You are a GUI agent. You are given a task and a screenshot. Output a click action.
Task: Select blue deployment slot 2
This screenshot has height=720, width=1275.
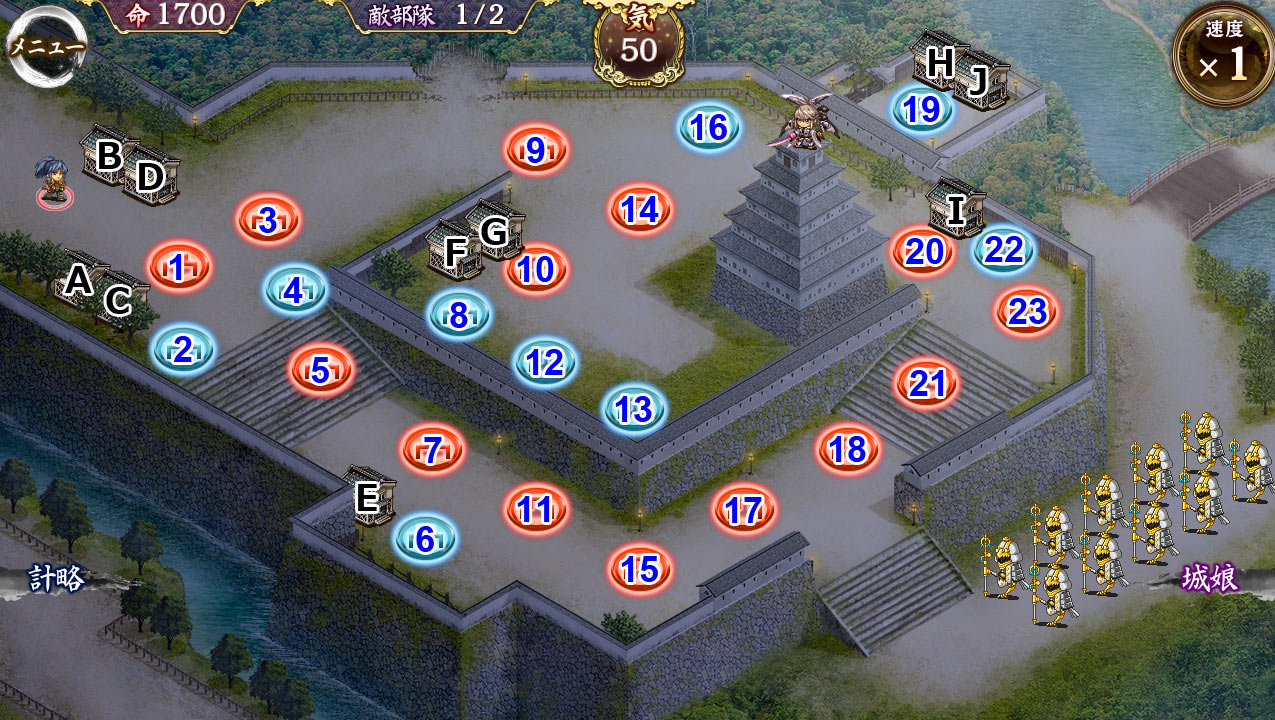point(183,349)
